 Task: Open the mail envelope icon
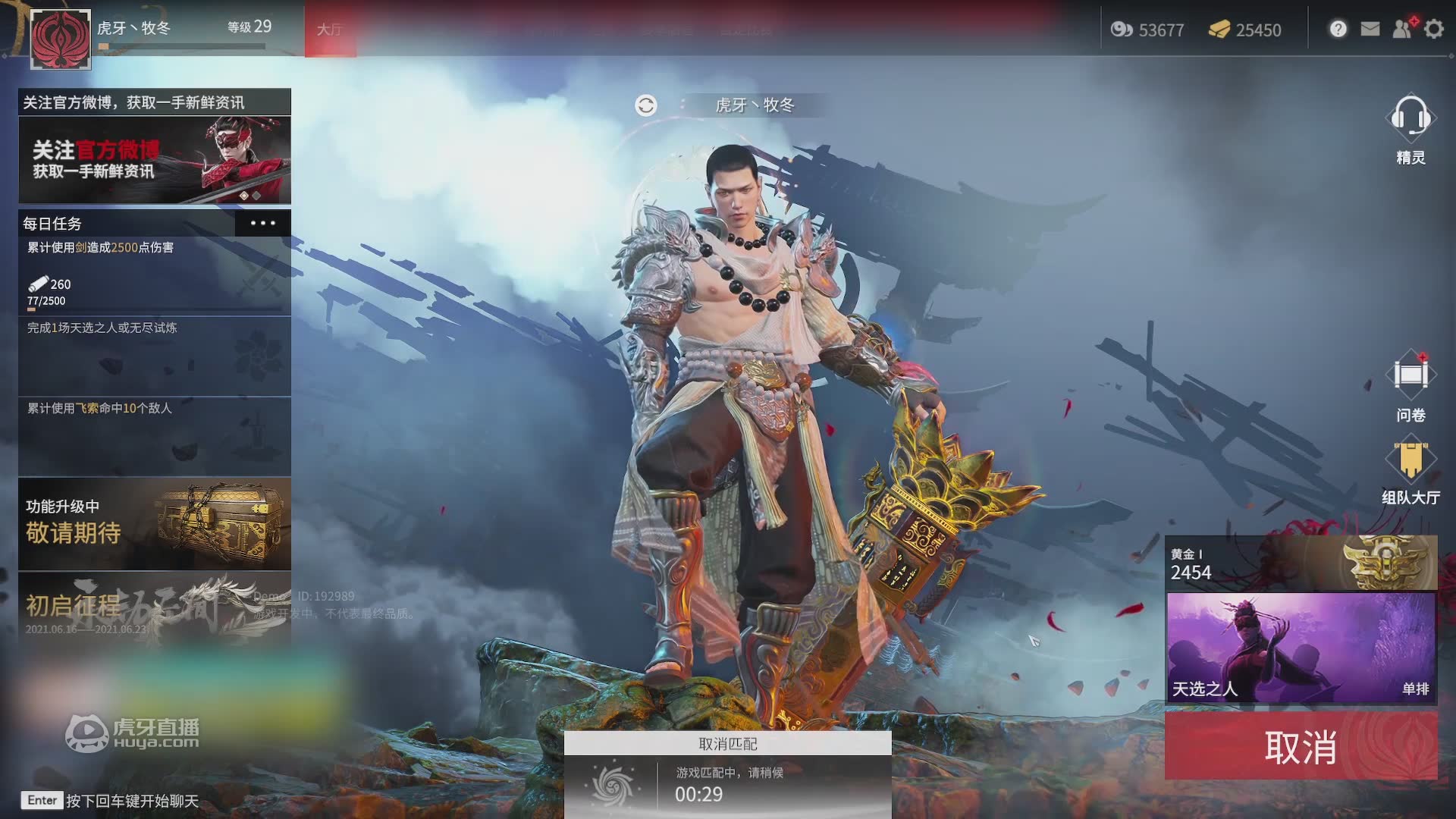tap(1370, 30)
